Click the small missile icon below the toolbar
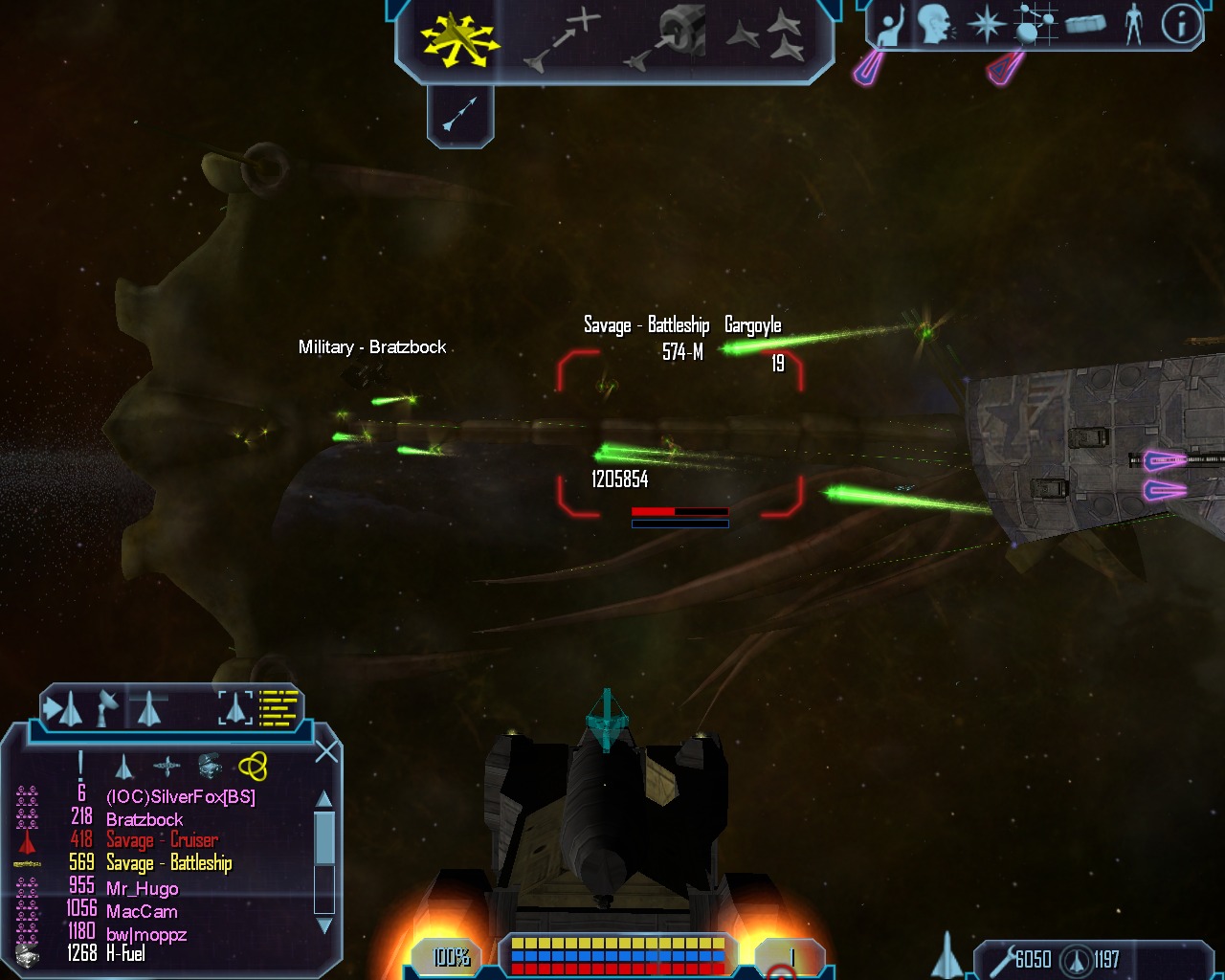 (460, 116)
